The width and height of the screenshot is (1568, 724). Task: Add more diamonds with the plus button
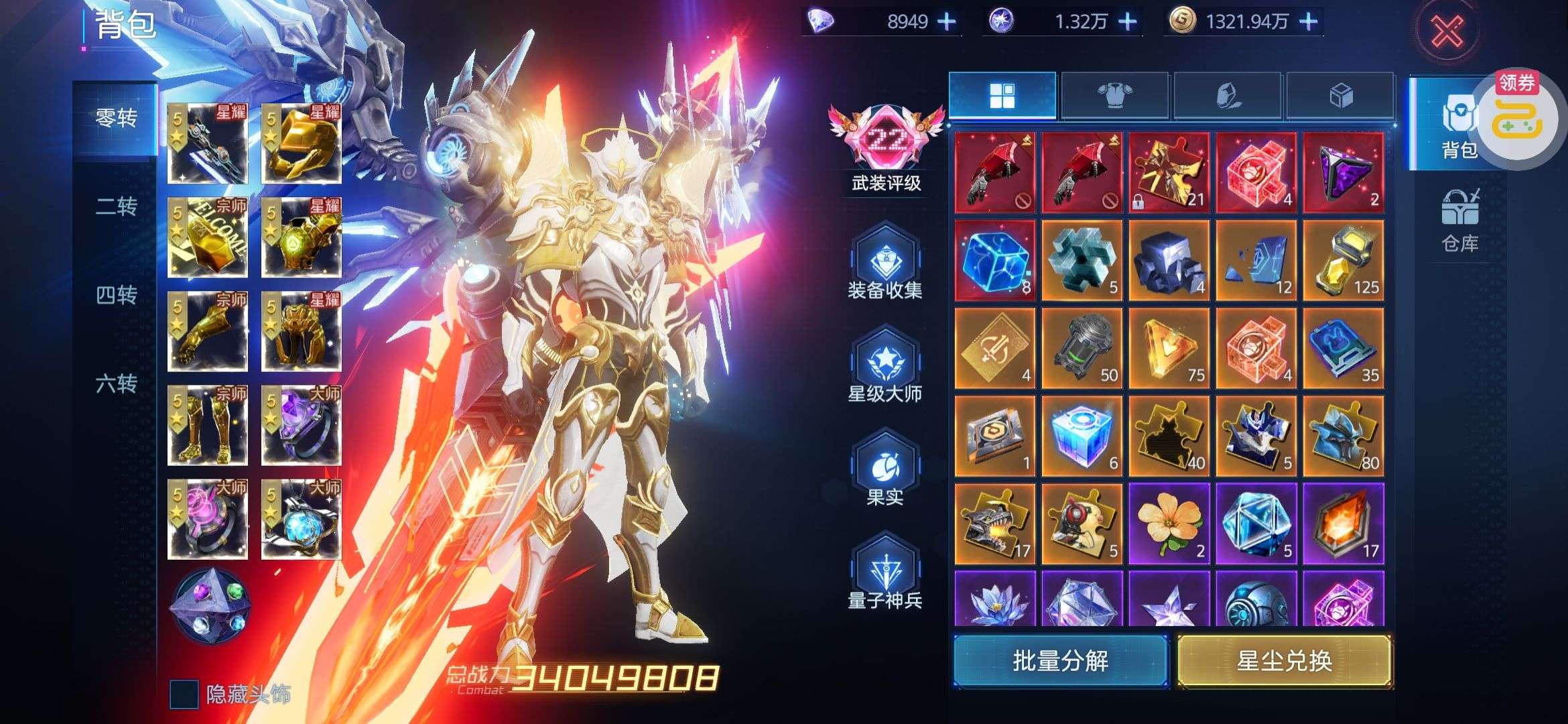[946, 22]
